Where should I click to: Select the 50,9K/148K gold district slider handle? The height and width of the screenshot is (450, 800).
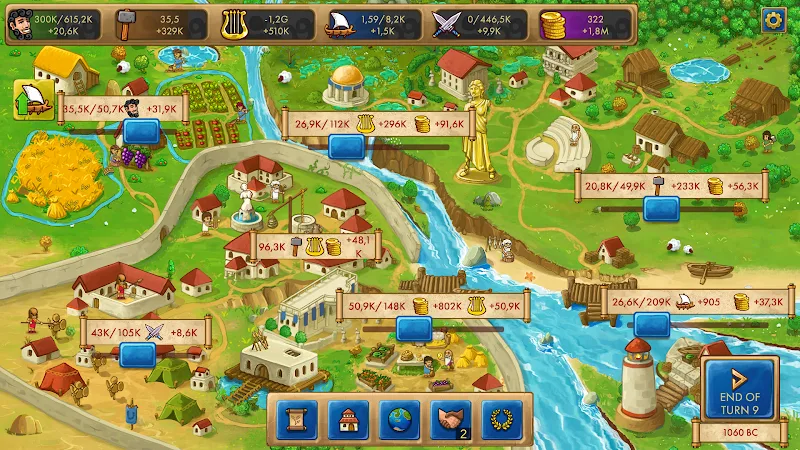pyautogui.click(x=414, y=328)
